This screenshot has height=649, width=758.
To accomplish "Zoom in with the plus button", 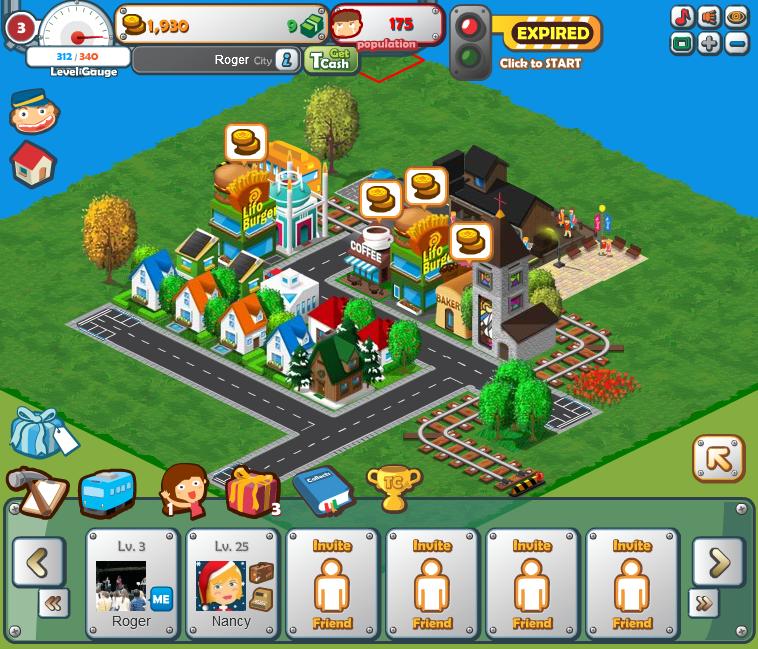I will click(x=710, y=44).
